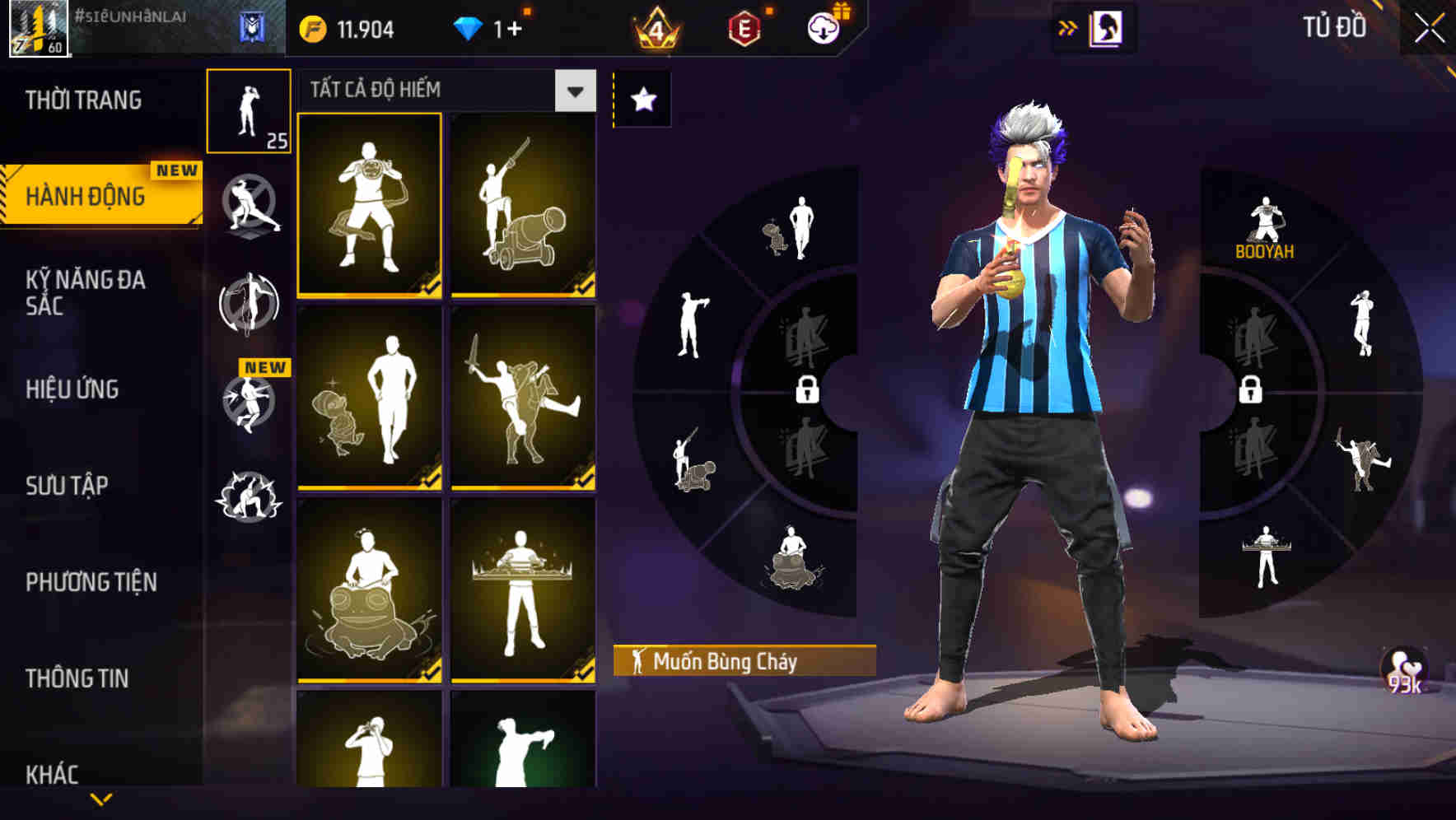This screenshot has height=820, width=1456.
Task: Select the emote category icon showing 25
Action: [250, 111]
